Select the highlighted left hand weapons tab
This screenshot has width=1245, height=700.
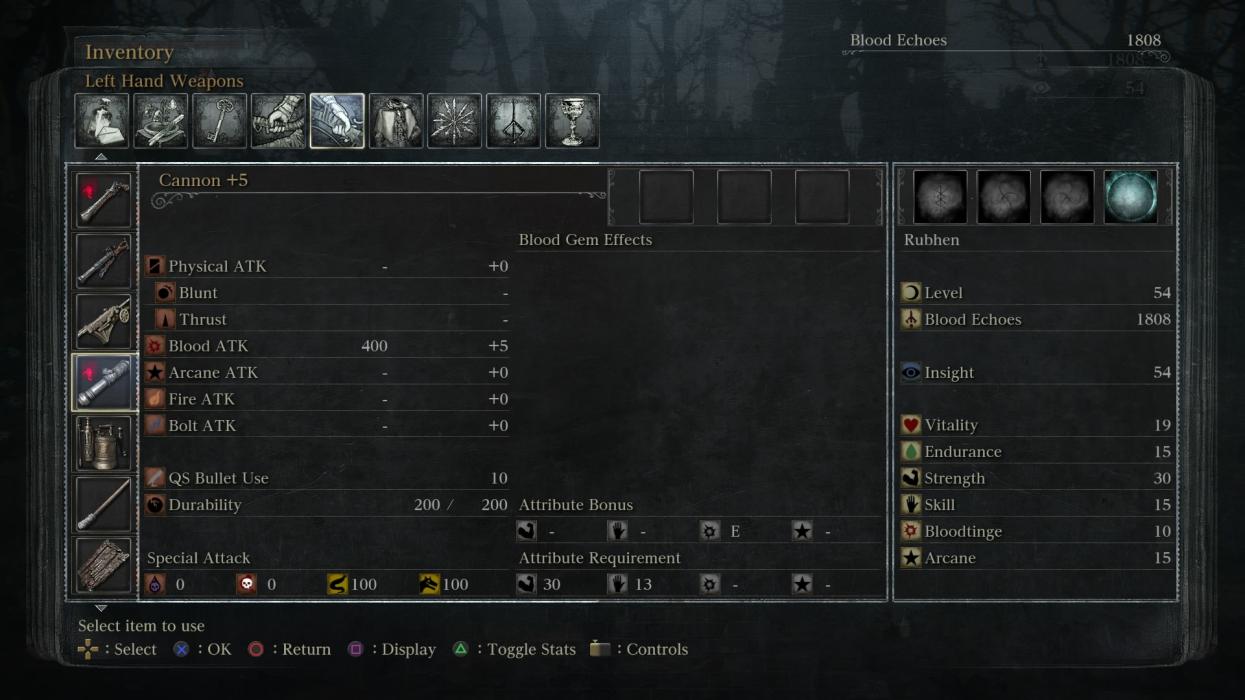(337, 121)
